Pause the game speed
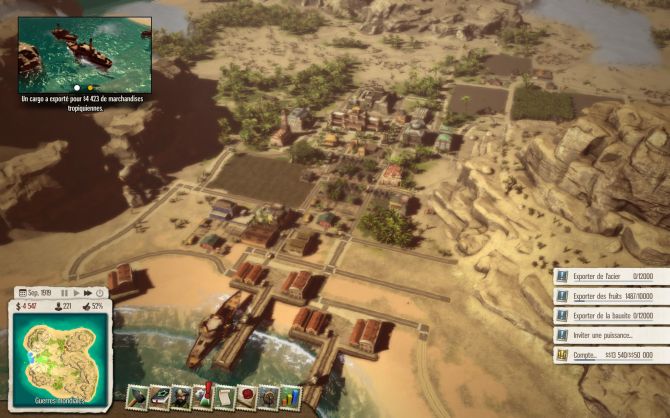Image resolution: width=670 pixels, height=418 pixels. click(x=65, y=293)
